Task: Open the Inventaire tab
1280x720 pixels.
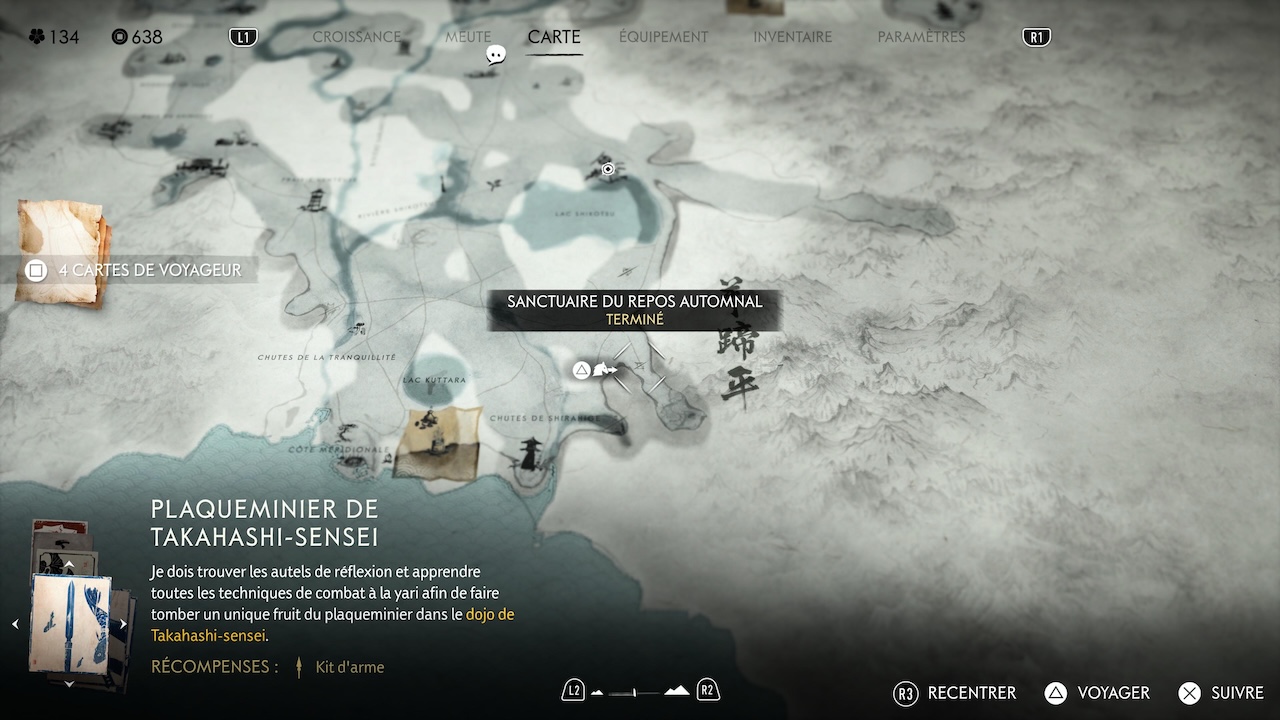Action: [792, 37]
